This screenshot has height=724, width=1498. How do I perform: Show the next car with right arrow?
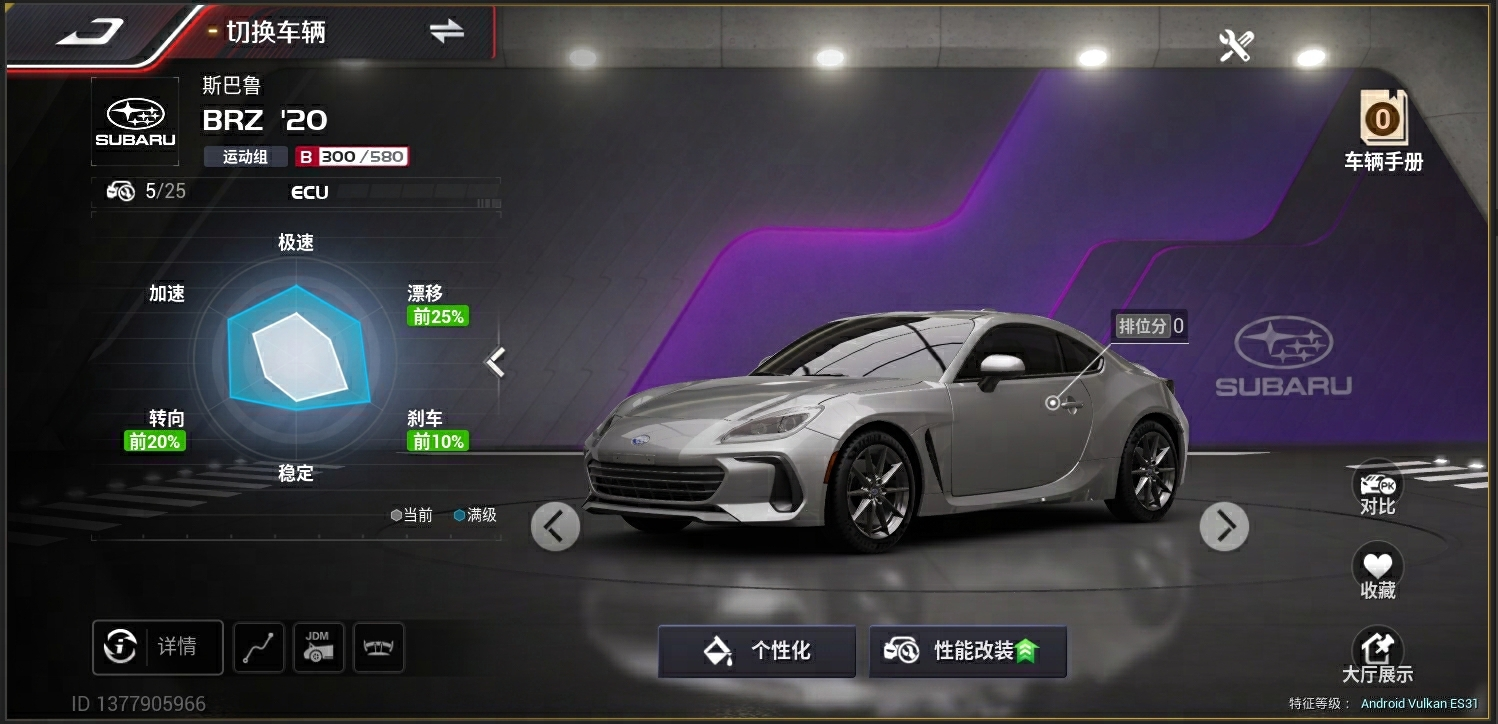click(x=1224, y=526)
